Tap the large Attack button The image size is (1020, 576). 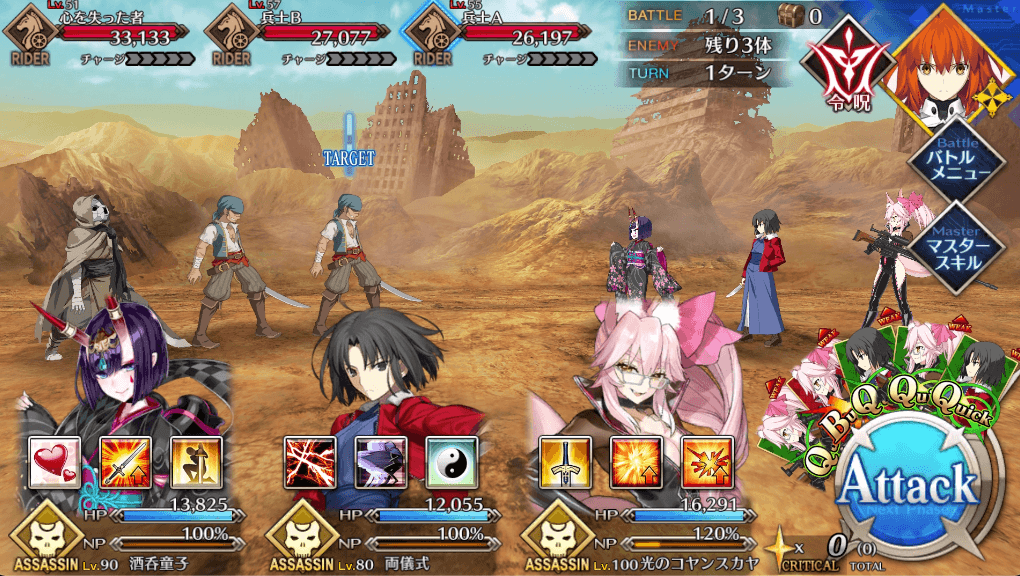click(x=906, y=487)
